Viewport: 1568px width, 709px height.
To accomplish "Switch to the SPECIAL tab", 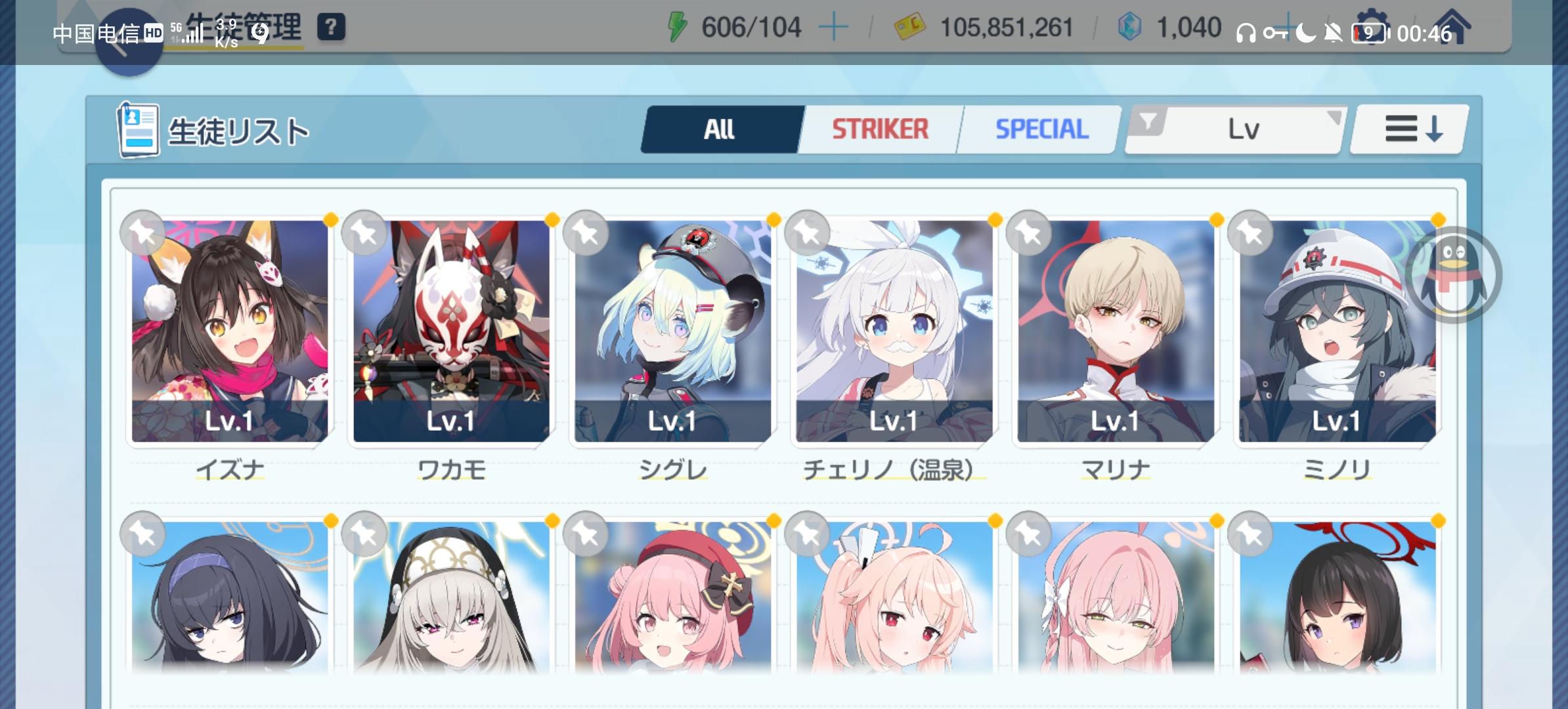I will click(1041, 129).
